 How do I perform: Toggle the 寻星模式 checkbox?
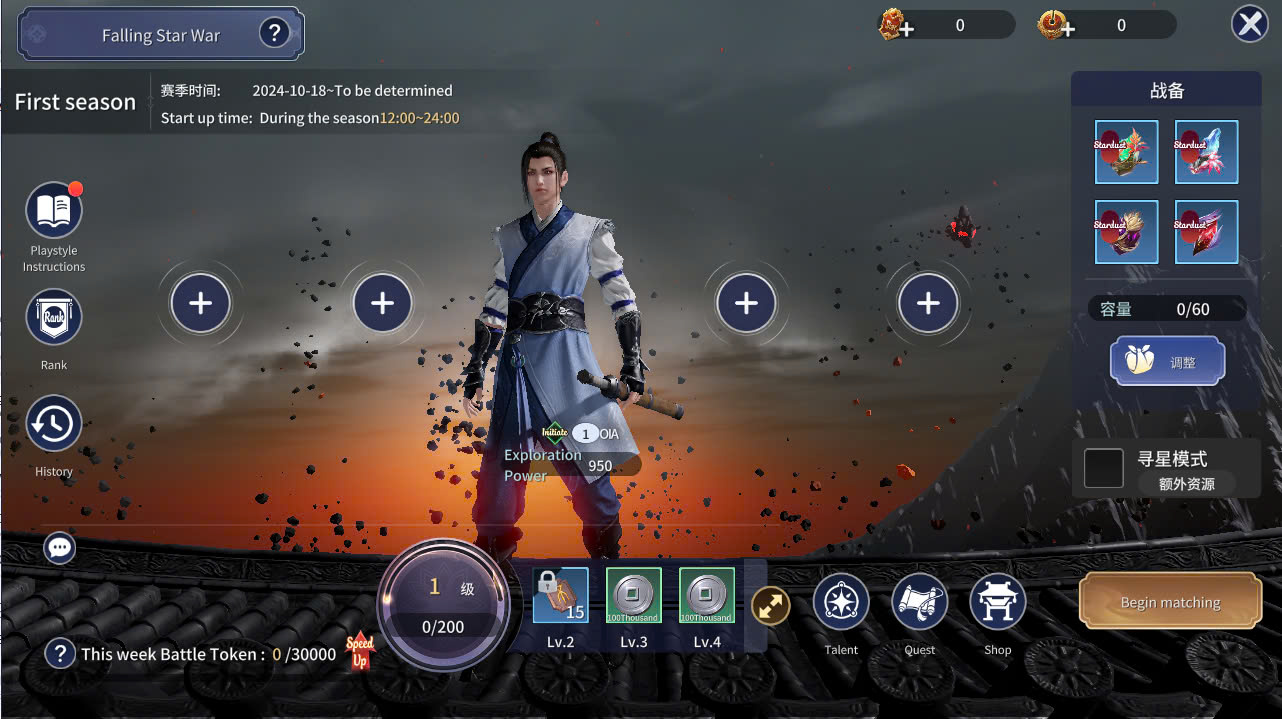tap(1104, 468)
